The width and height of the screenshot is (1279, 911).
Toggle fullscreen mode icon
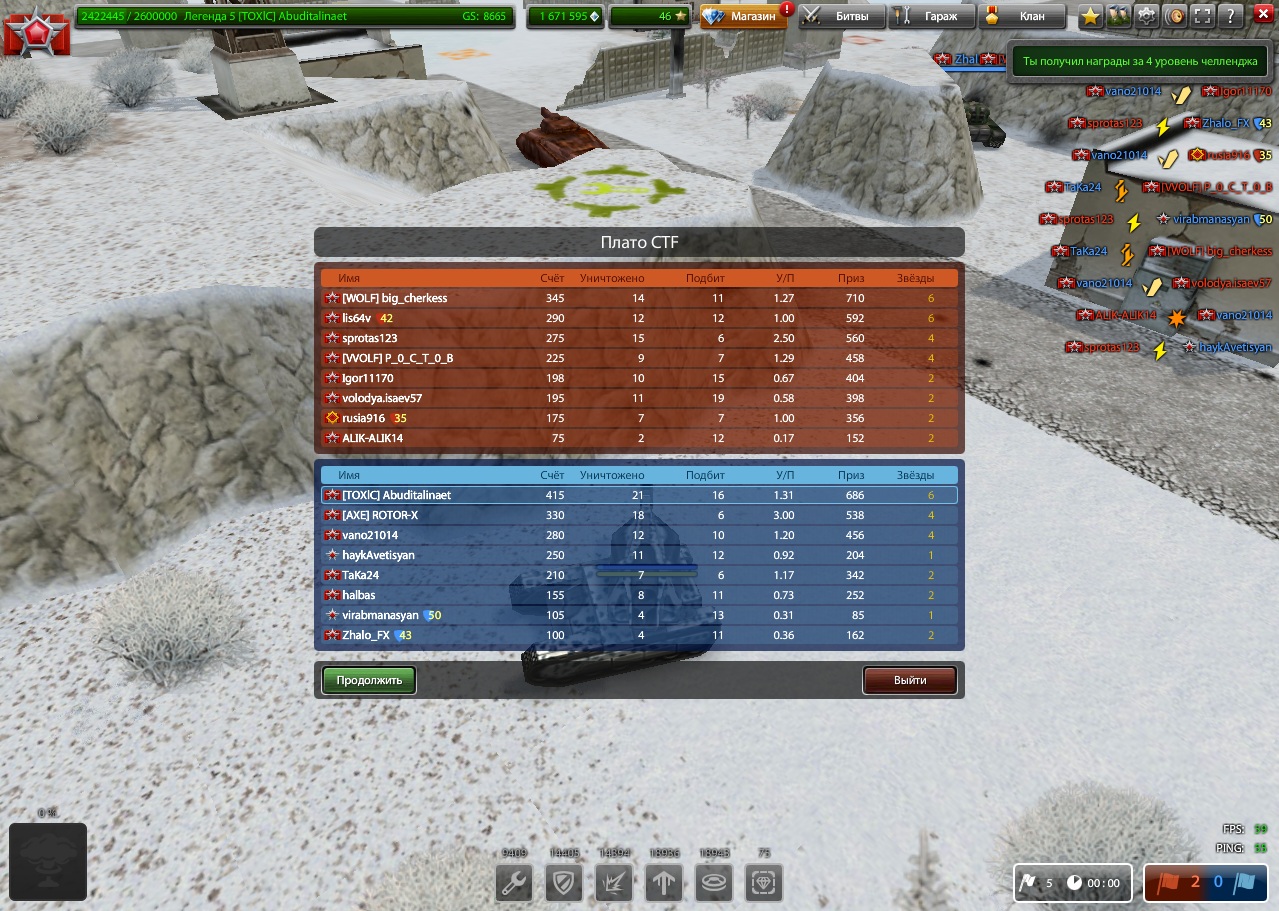click(x=1203, y=16)
